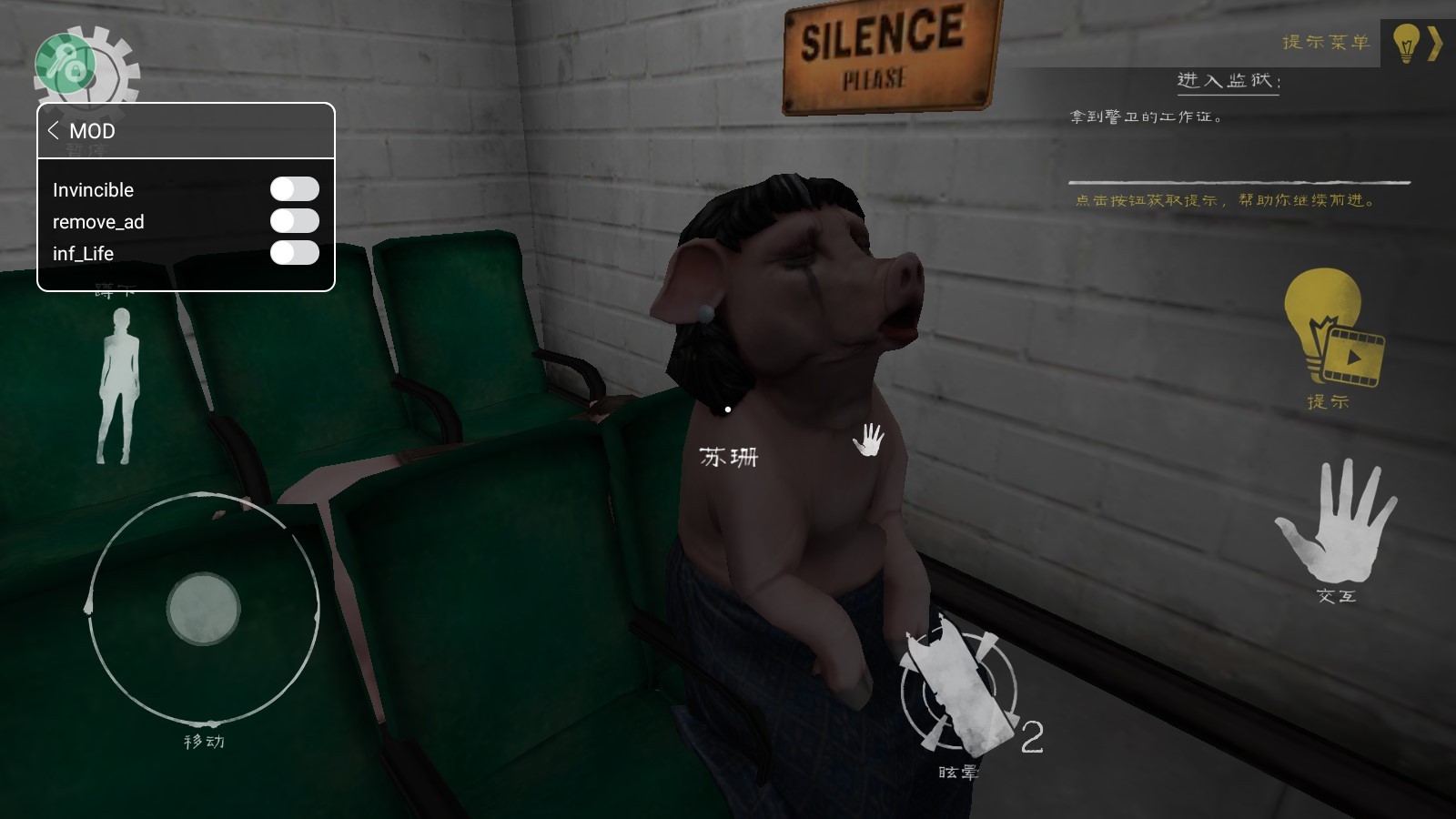This screenshot has width=1456, height=819.
Task: Turn on the inf_Life switch
Action: (294, 253)
